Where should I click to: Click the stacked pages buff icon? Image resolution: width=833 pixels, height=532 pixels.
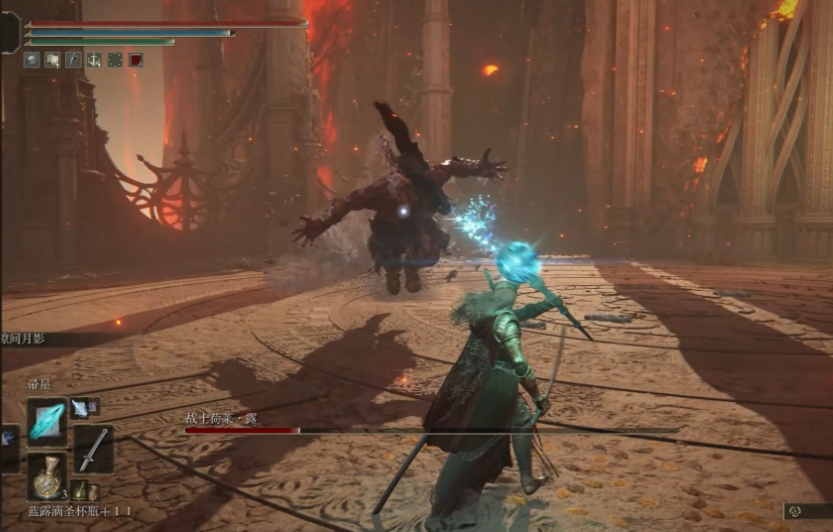tap(52, 60)
